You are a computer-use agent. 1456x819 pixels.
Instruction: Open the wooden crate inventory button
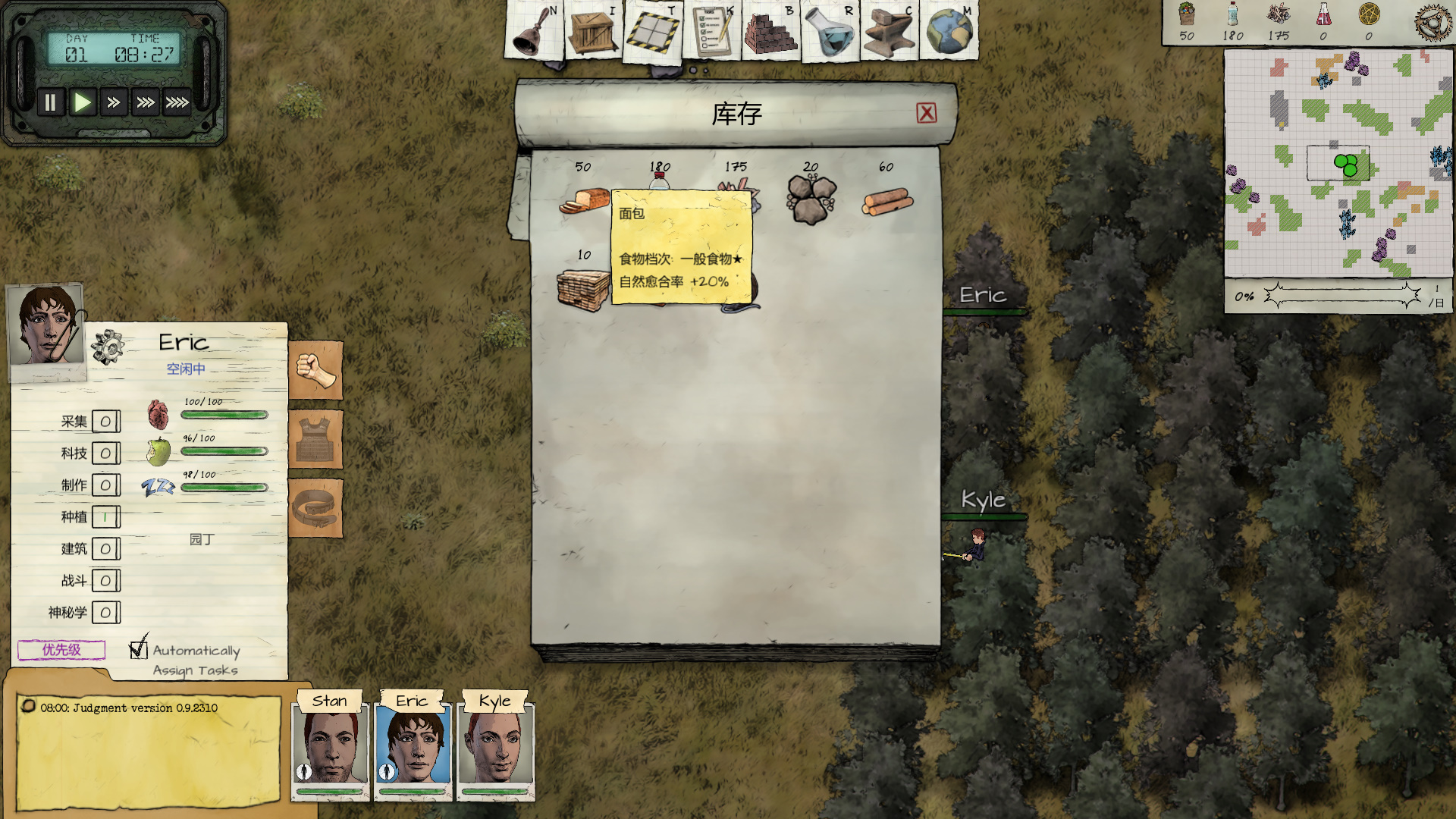click(593, 32)
